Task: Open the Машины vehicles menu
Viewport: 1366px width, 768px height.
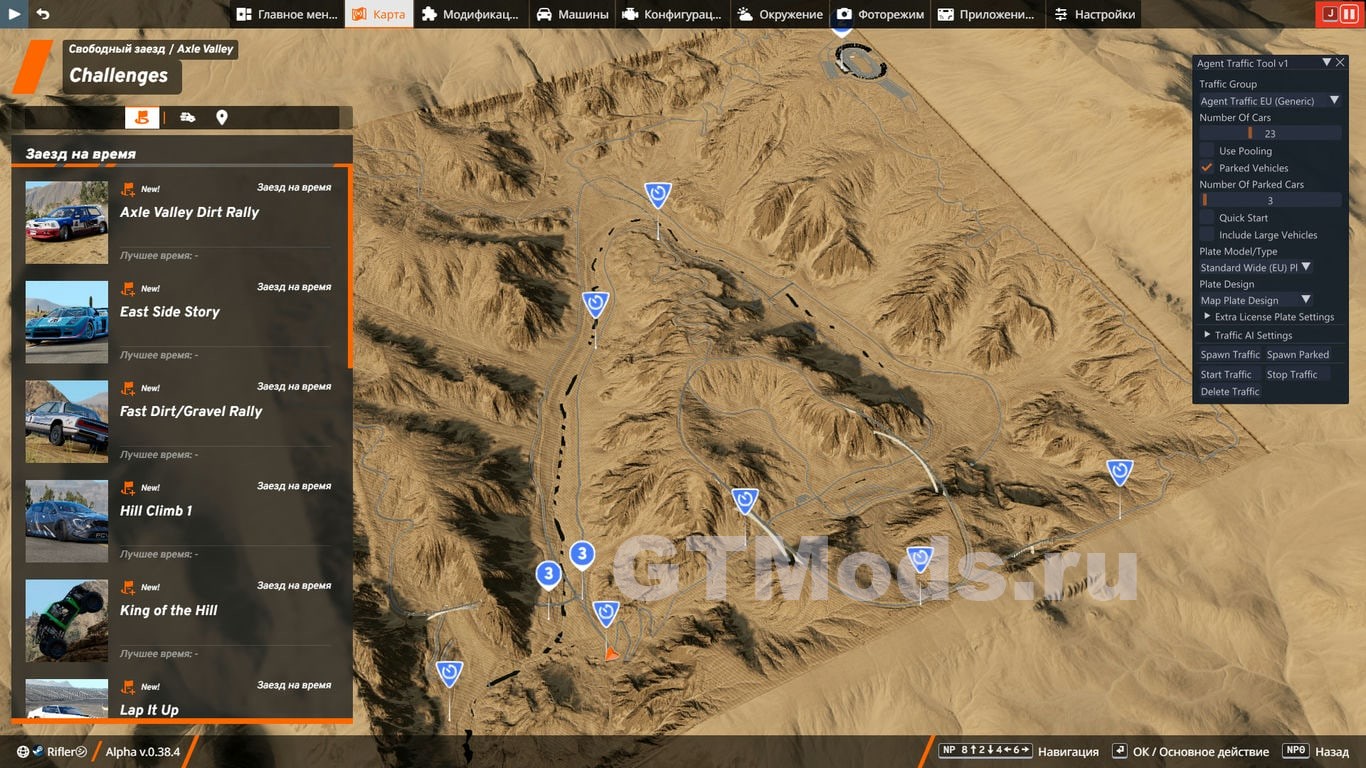Action: pos(572,14)
